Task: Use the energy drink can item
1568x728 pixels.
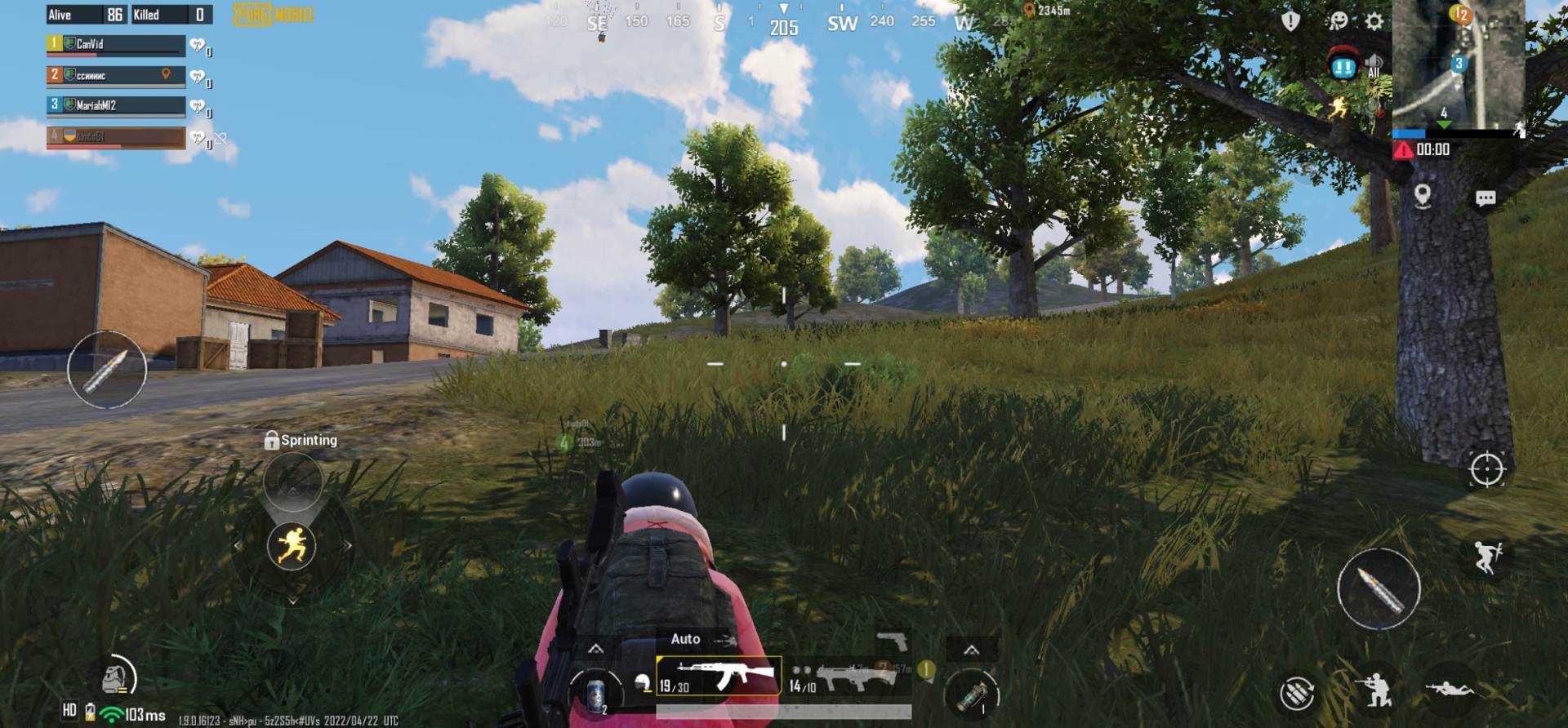Action: [x=597, y=695]
